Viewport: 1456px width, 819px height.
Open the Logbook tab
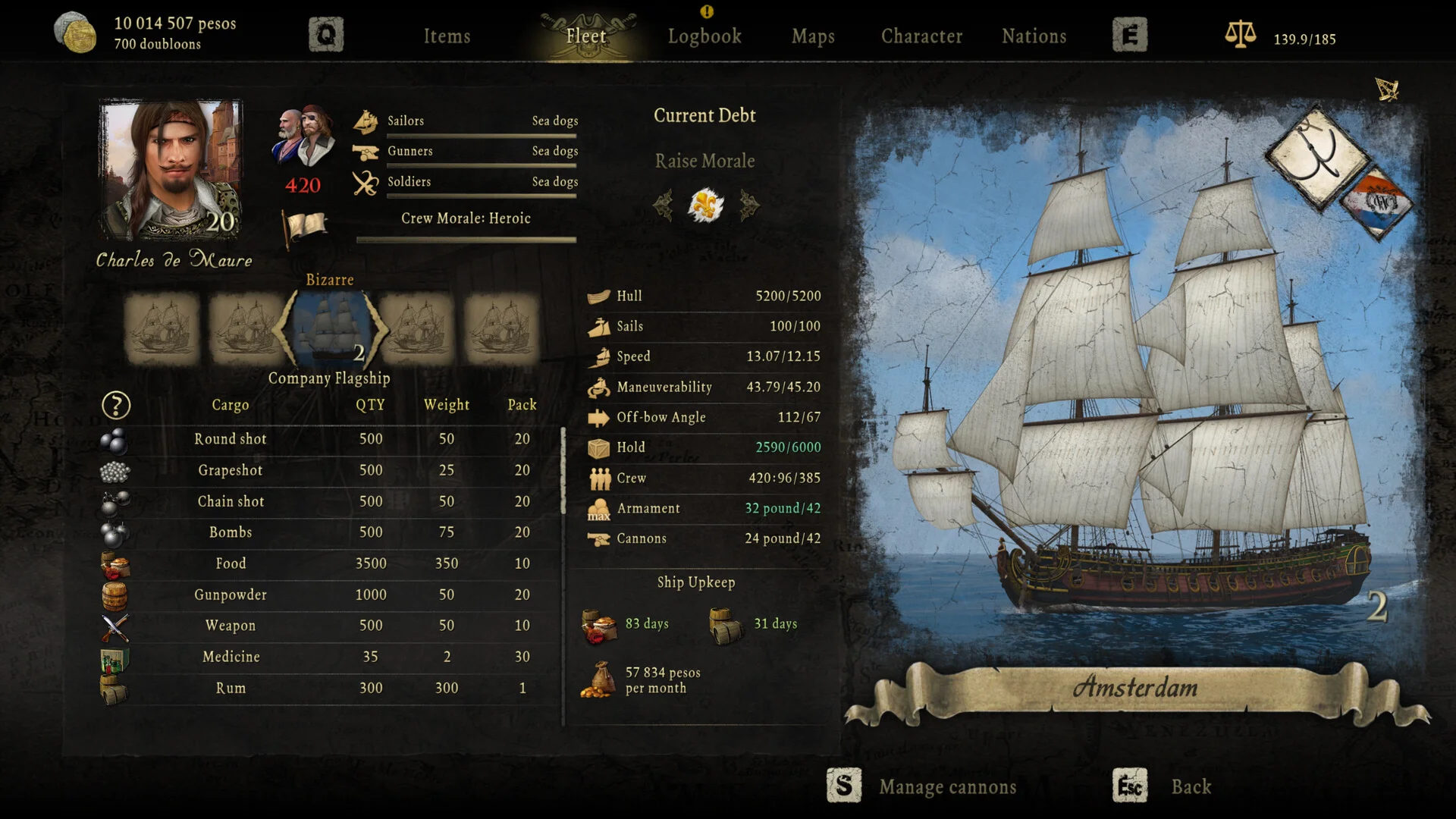point(704,36)
